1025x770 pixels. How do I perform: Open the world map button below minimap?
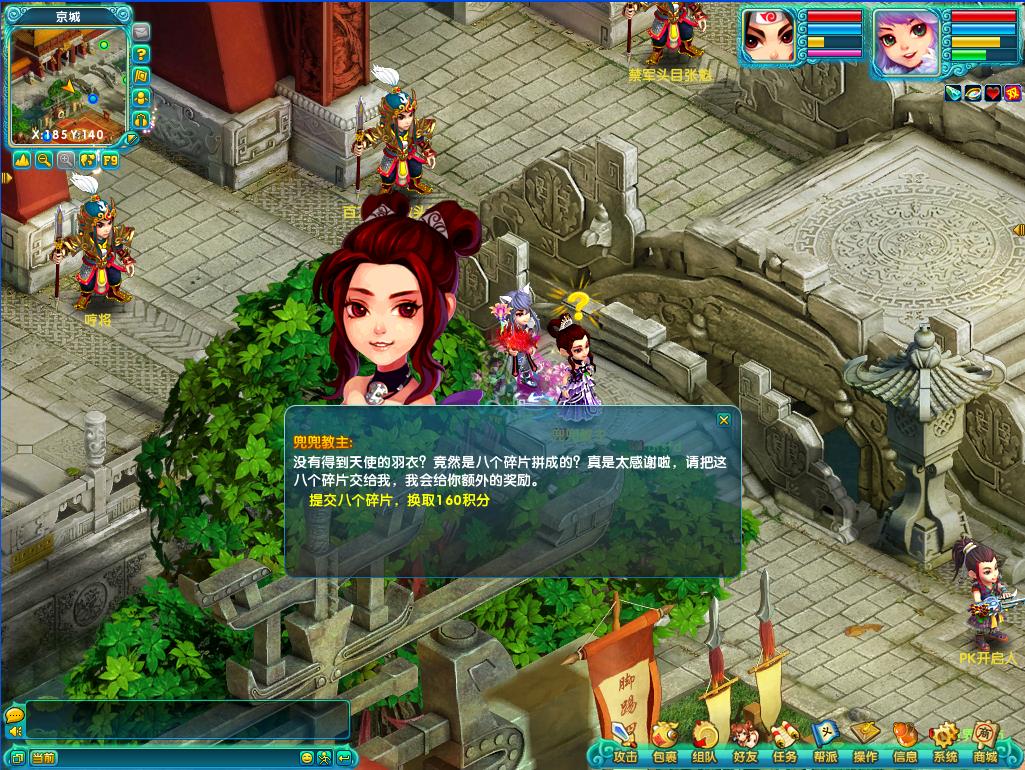click(x=88, y=160)
